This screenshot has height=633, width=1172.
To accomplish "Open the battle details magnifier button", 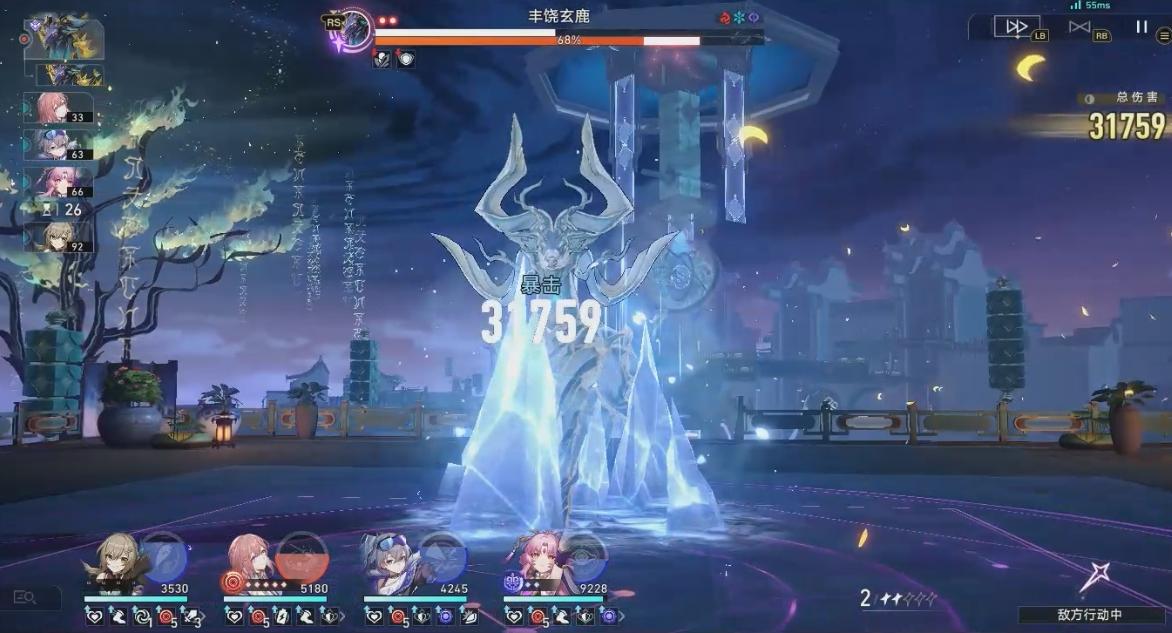I will pyautogui.click(x=25, y=598).
